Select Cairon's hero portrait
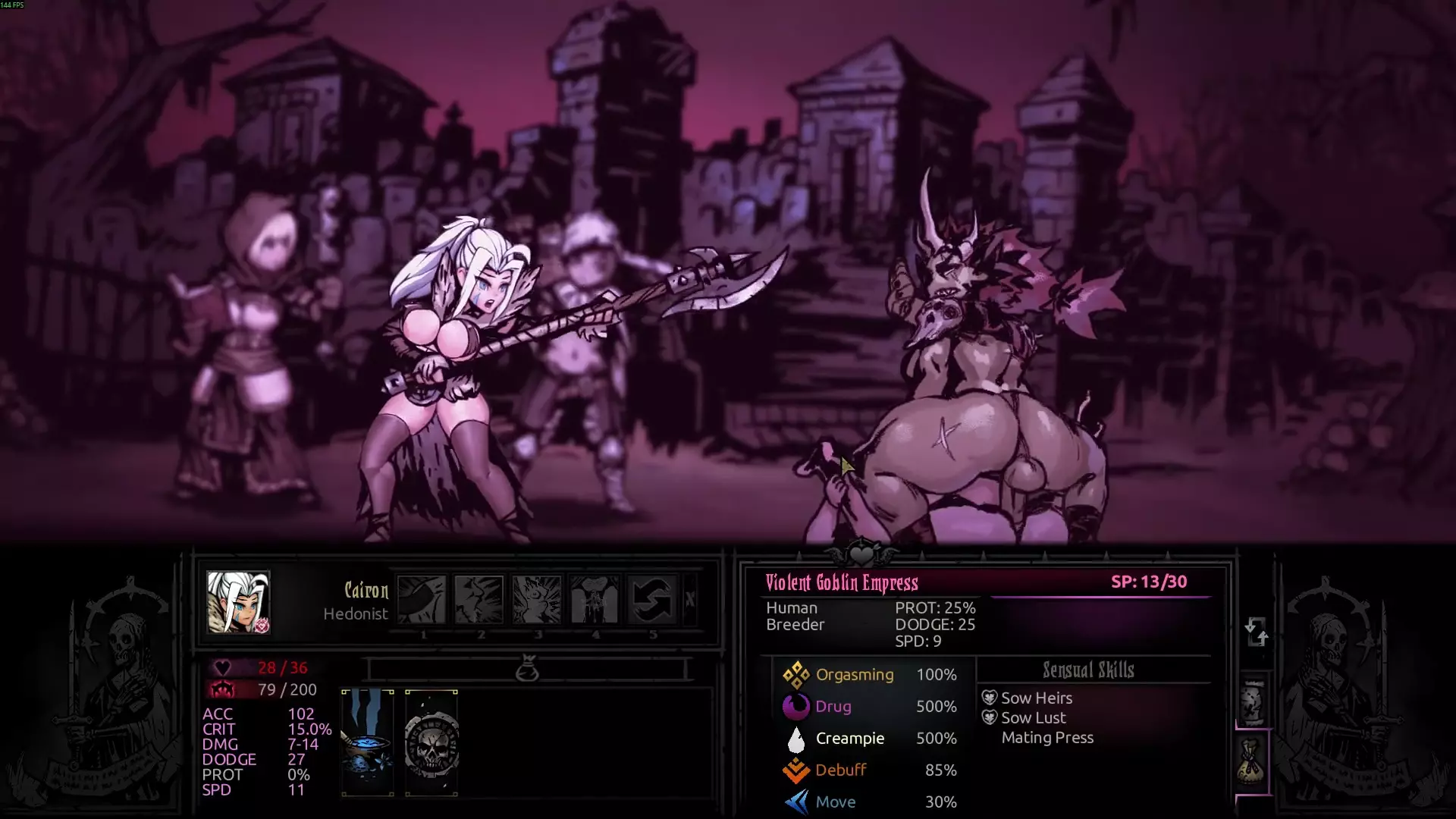1456x819 pixels. pos(238,602)
